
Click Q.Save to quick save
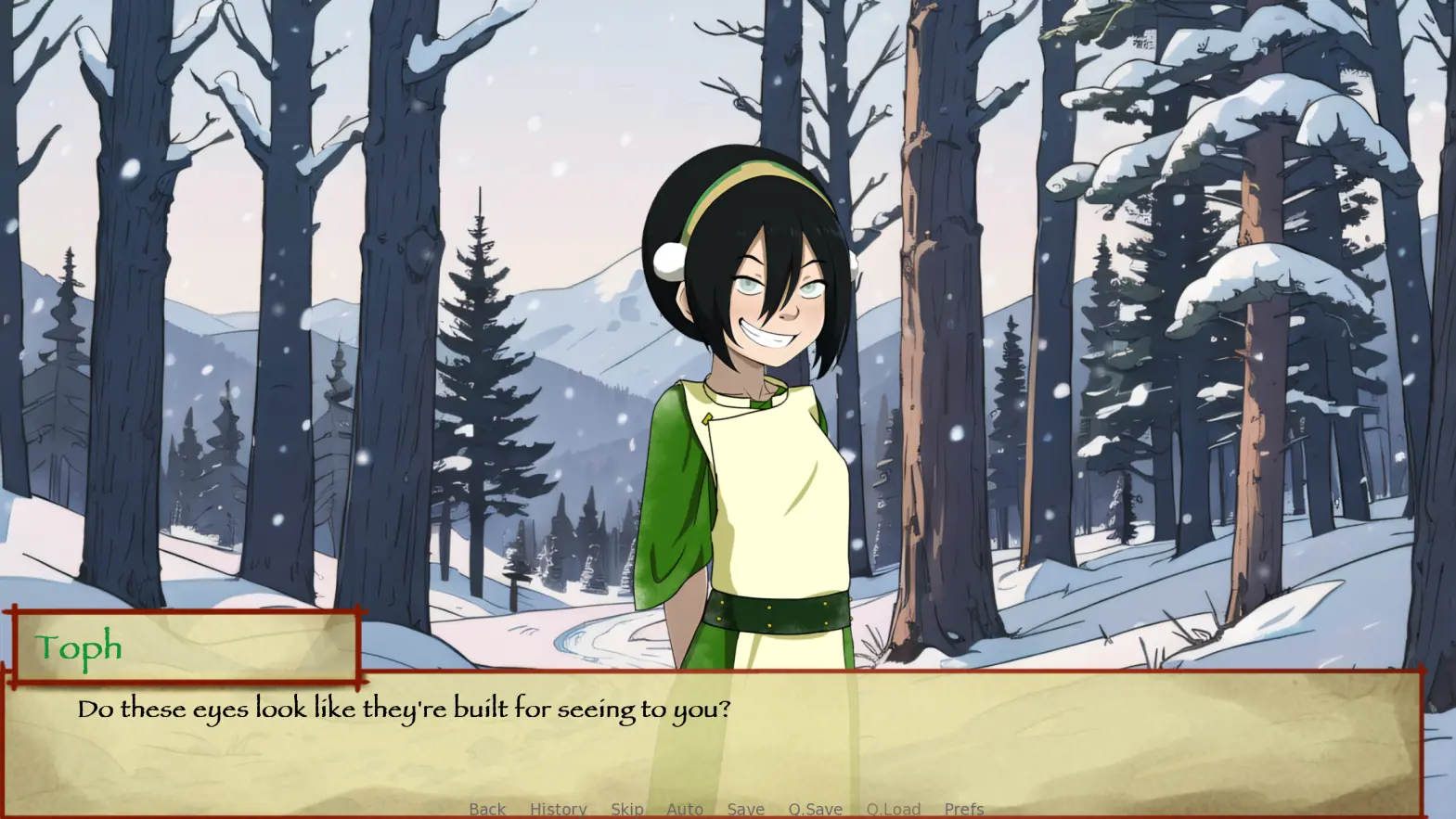(x=815, y=809)
